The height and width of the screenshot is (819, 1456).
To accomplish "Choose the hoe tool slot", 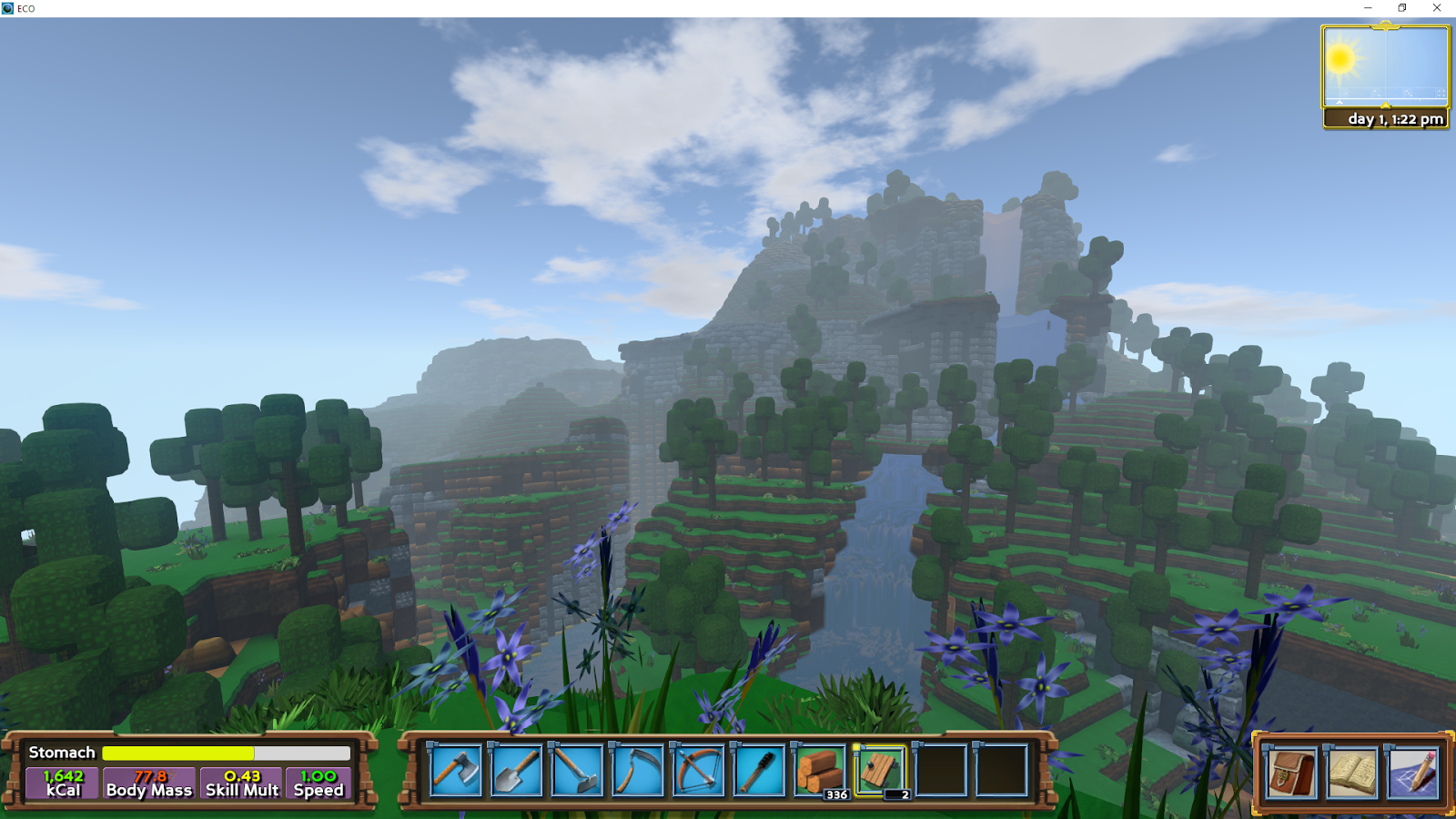I will tap(577, 771).
